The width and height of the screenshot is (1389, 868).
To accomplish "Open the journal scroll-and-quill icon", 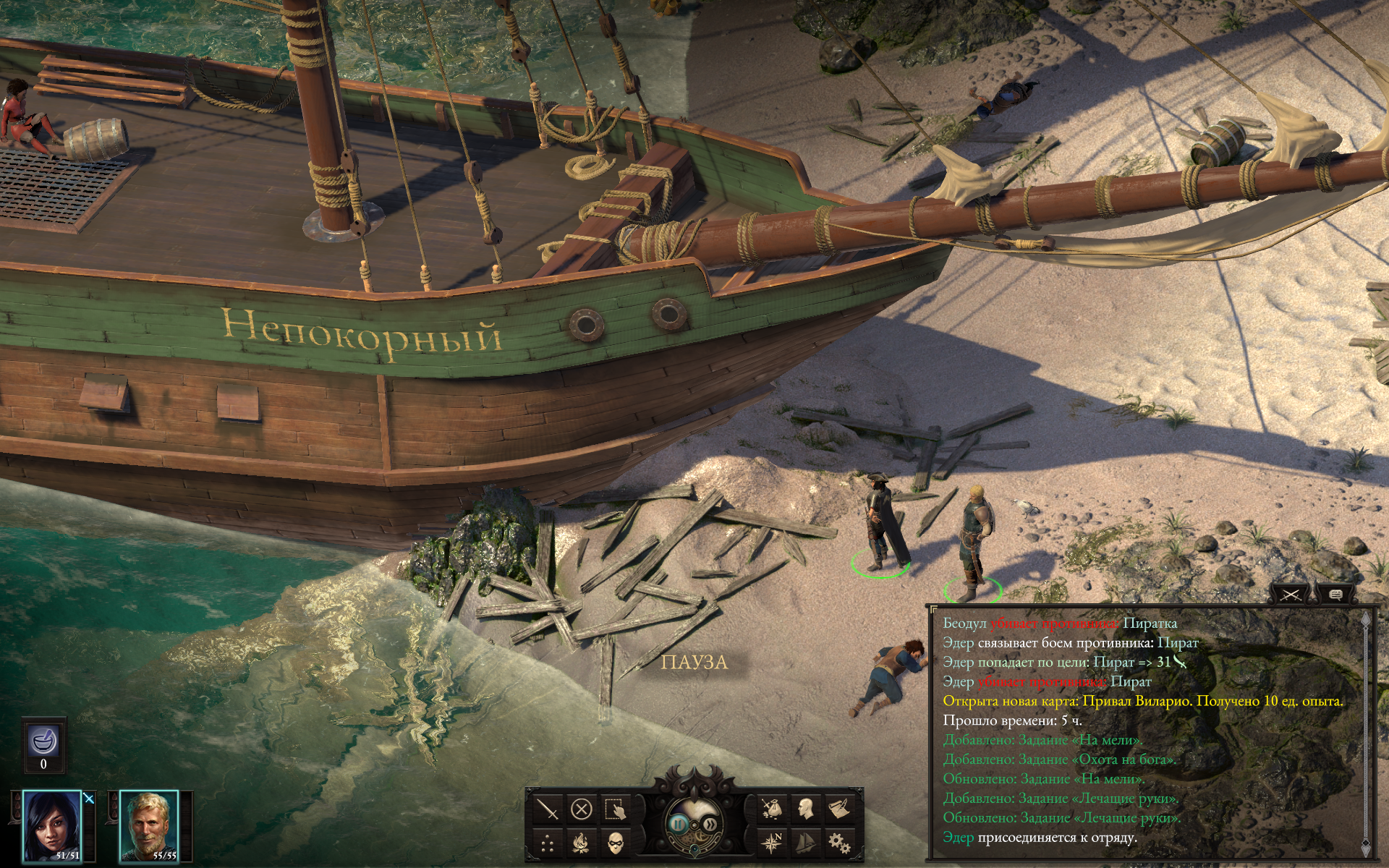I will pyautogui.click(x=839, y=809).
